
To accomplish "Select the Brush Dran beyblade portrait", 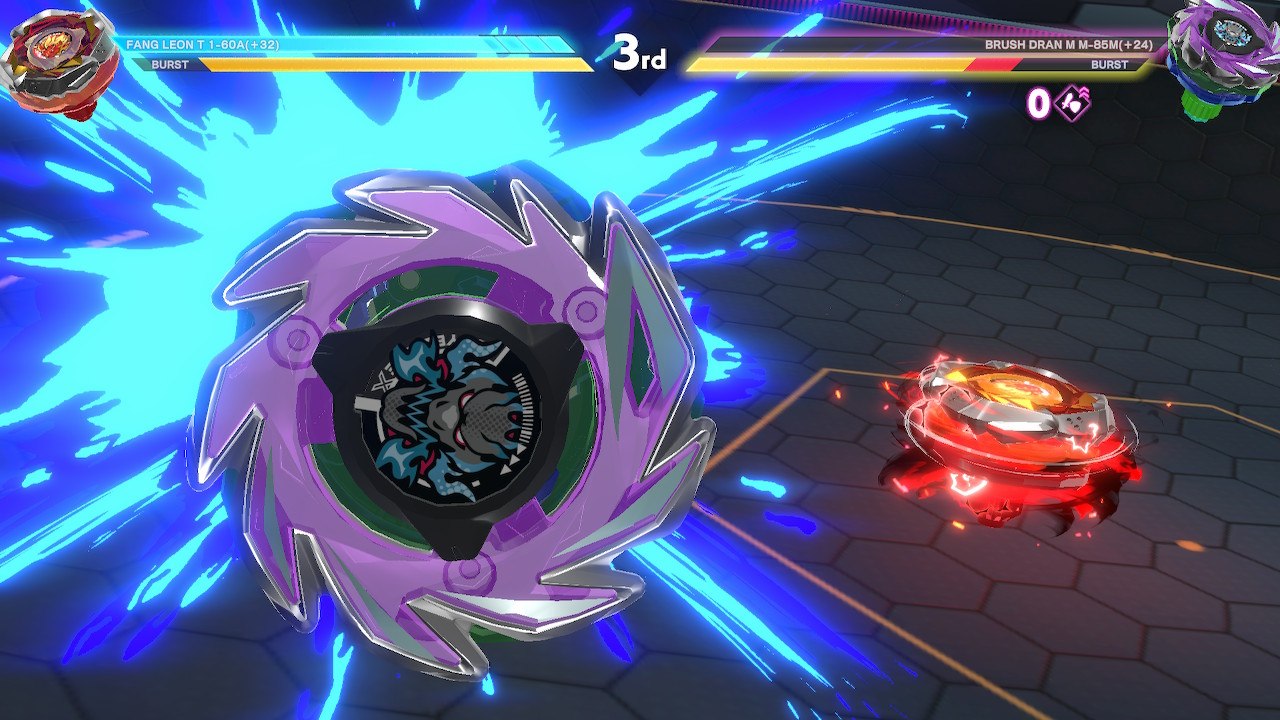I will (x=1224, y=55).
